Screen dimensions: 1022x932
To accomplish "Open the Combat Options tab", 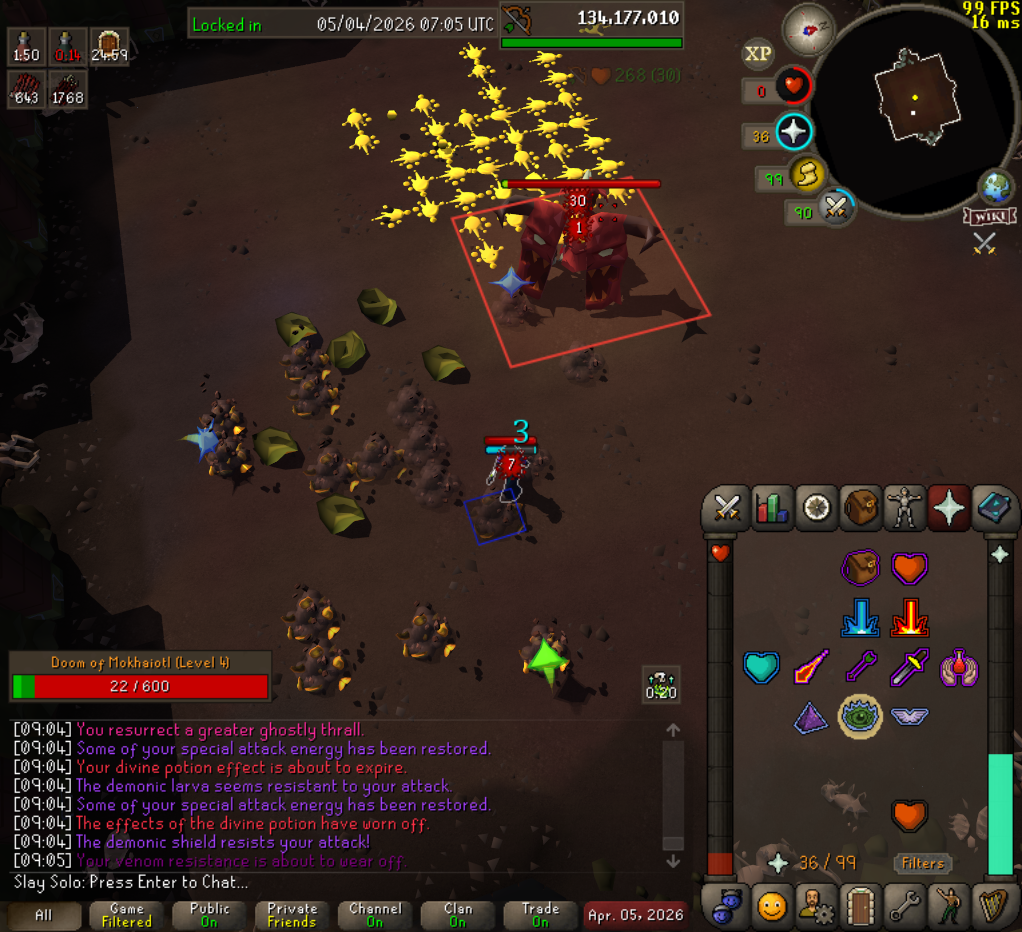I will click(x=726, y=508).
